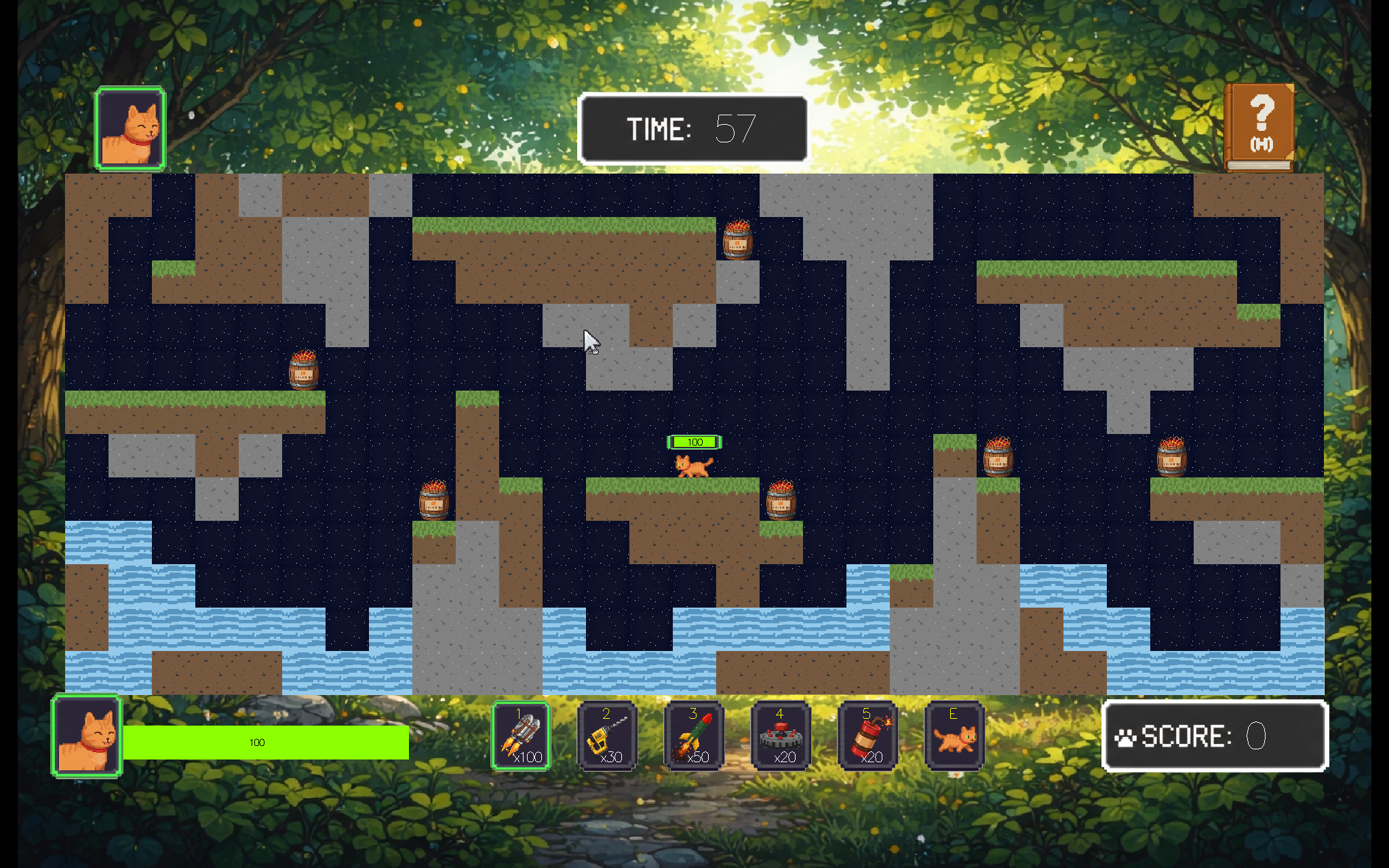Click the cat portrait beside the health bar
Viewport: 1389px width, 868px height.
(x=87, y=736)
